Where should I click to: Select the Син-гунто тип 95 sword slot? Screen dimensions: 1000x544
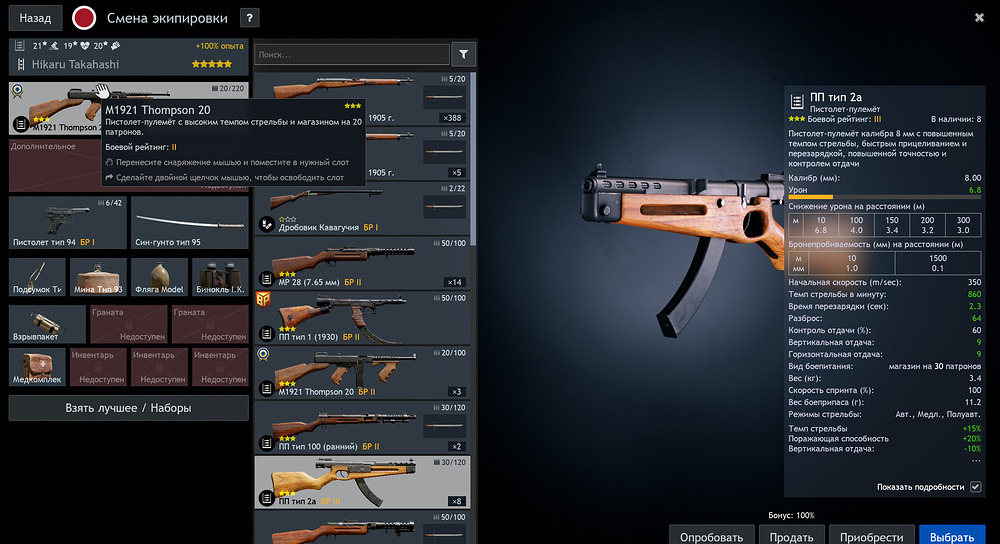click(189, 222)
